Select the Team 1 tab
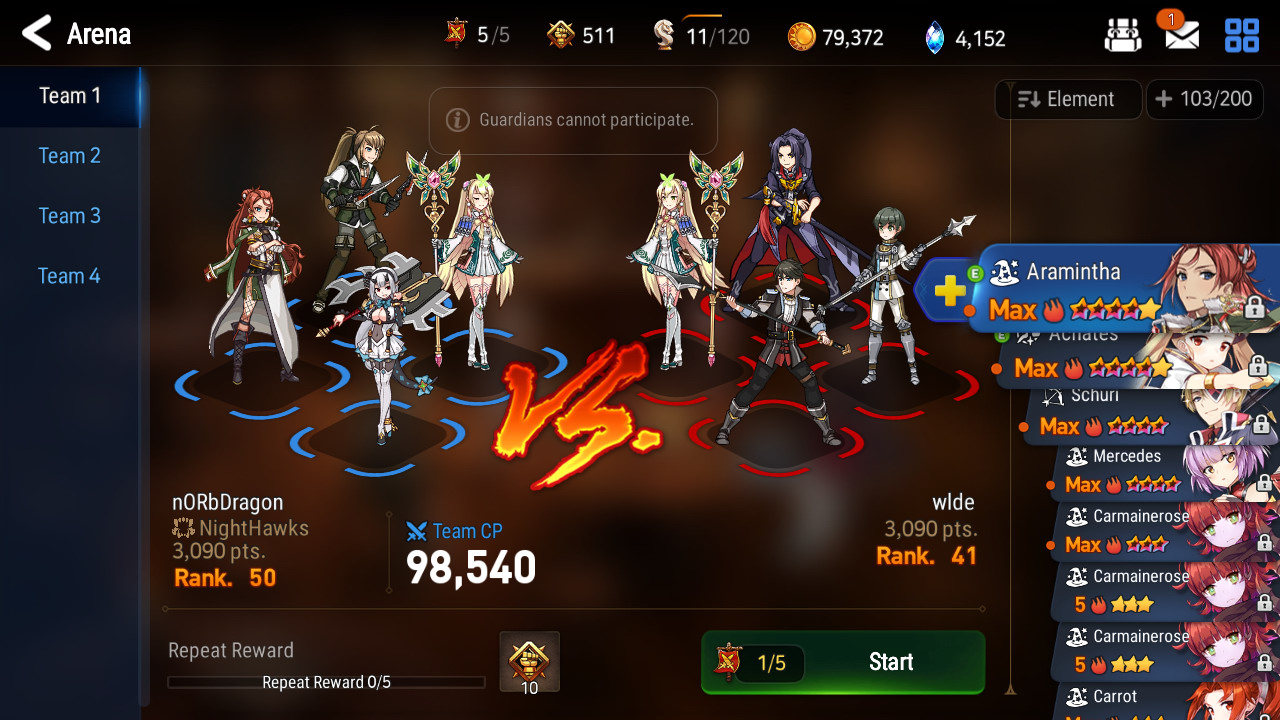This screenshot has width=1280, height=720. click(x=69, y=96)
